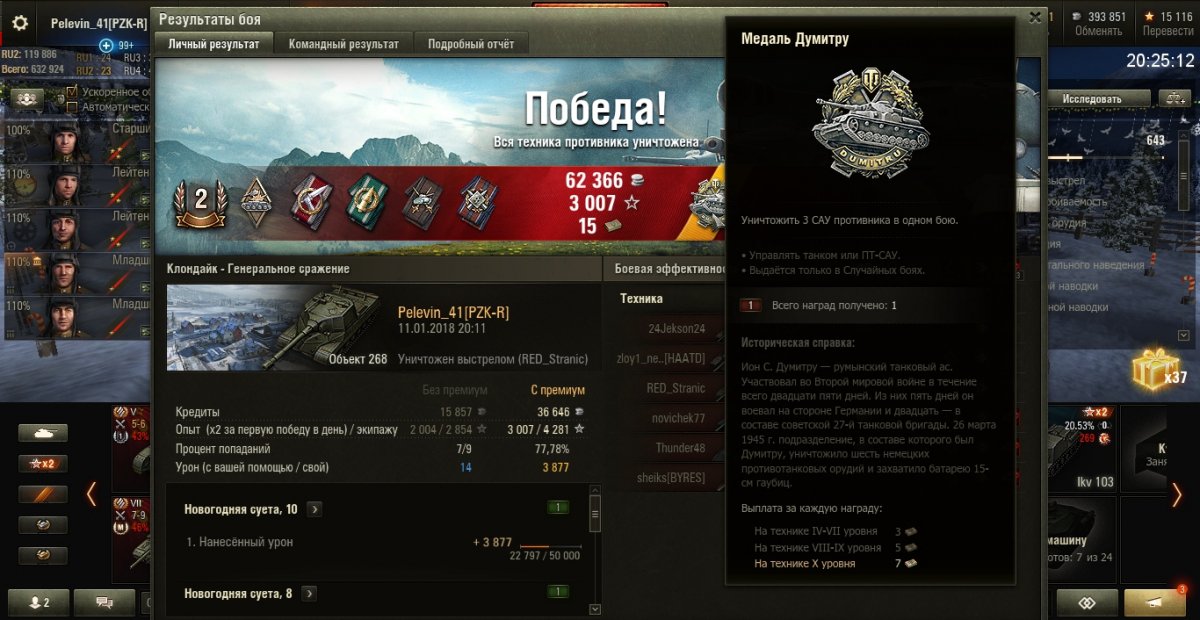Show next vehicles in the carousel
The image size is (1200, 620).
tap(1177, 494)
